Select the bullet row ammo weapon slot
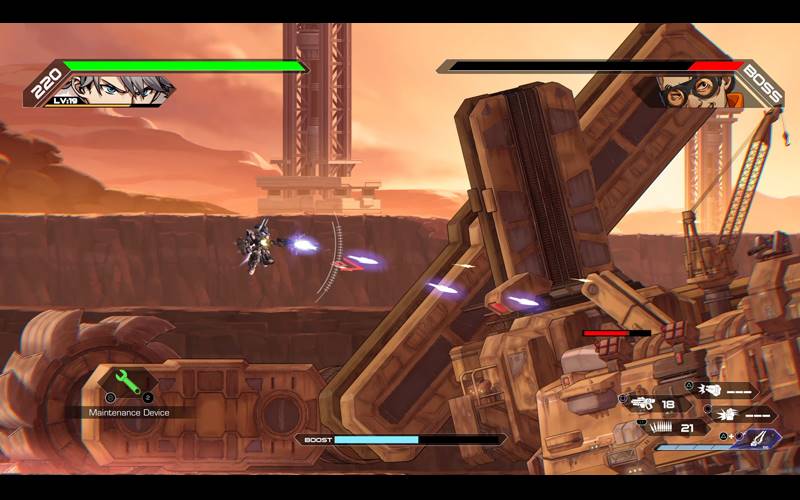 (x=662, y=428)
